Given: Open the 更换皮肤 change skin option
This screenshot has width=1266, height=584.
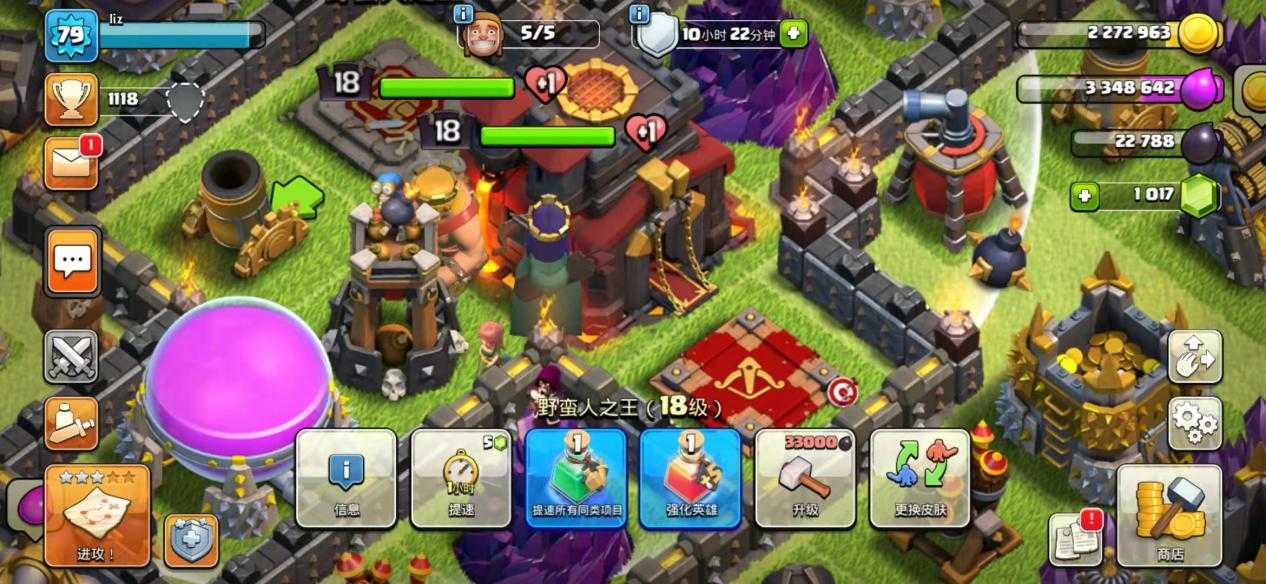Looking at the screenshot, I should (919, 478).
